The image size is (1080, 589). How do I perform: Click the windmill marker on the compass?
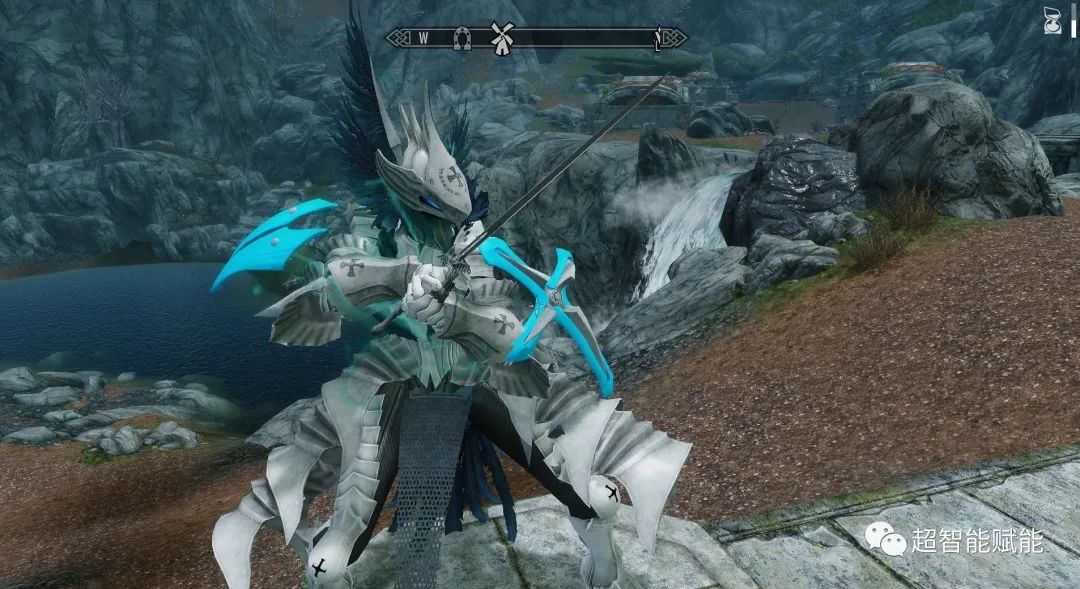[x=503, y=37]
